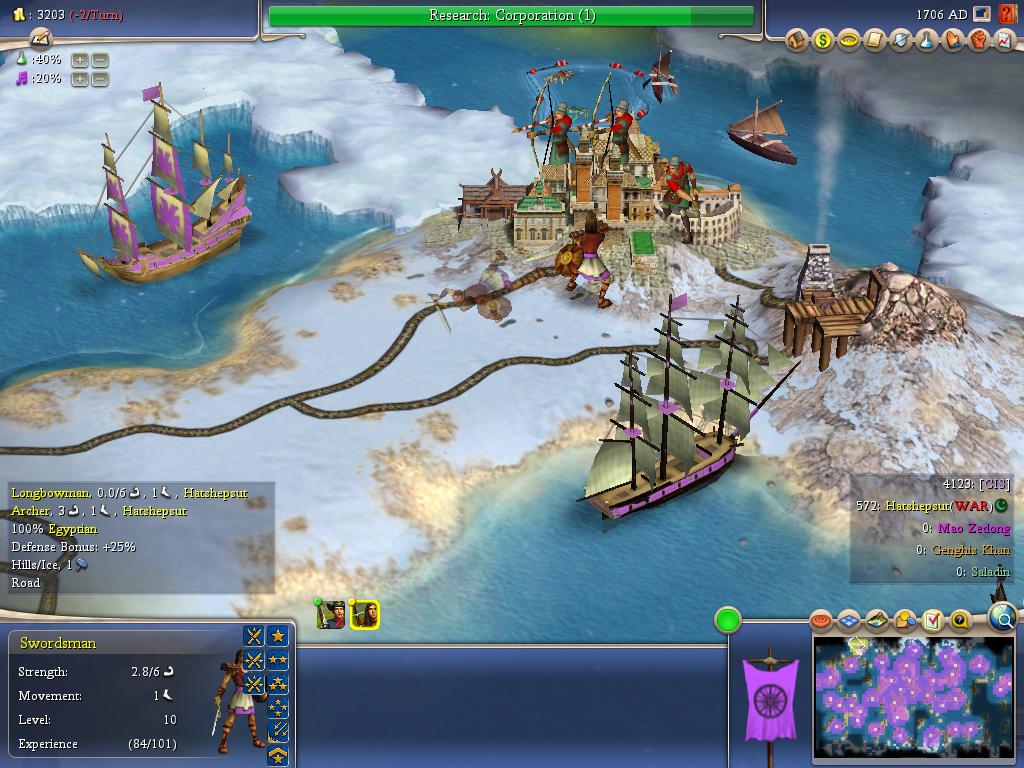1024x768 pixels.
Task: Open the Civics advisor scroll icon
Action: point(875,41)
